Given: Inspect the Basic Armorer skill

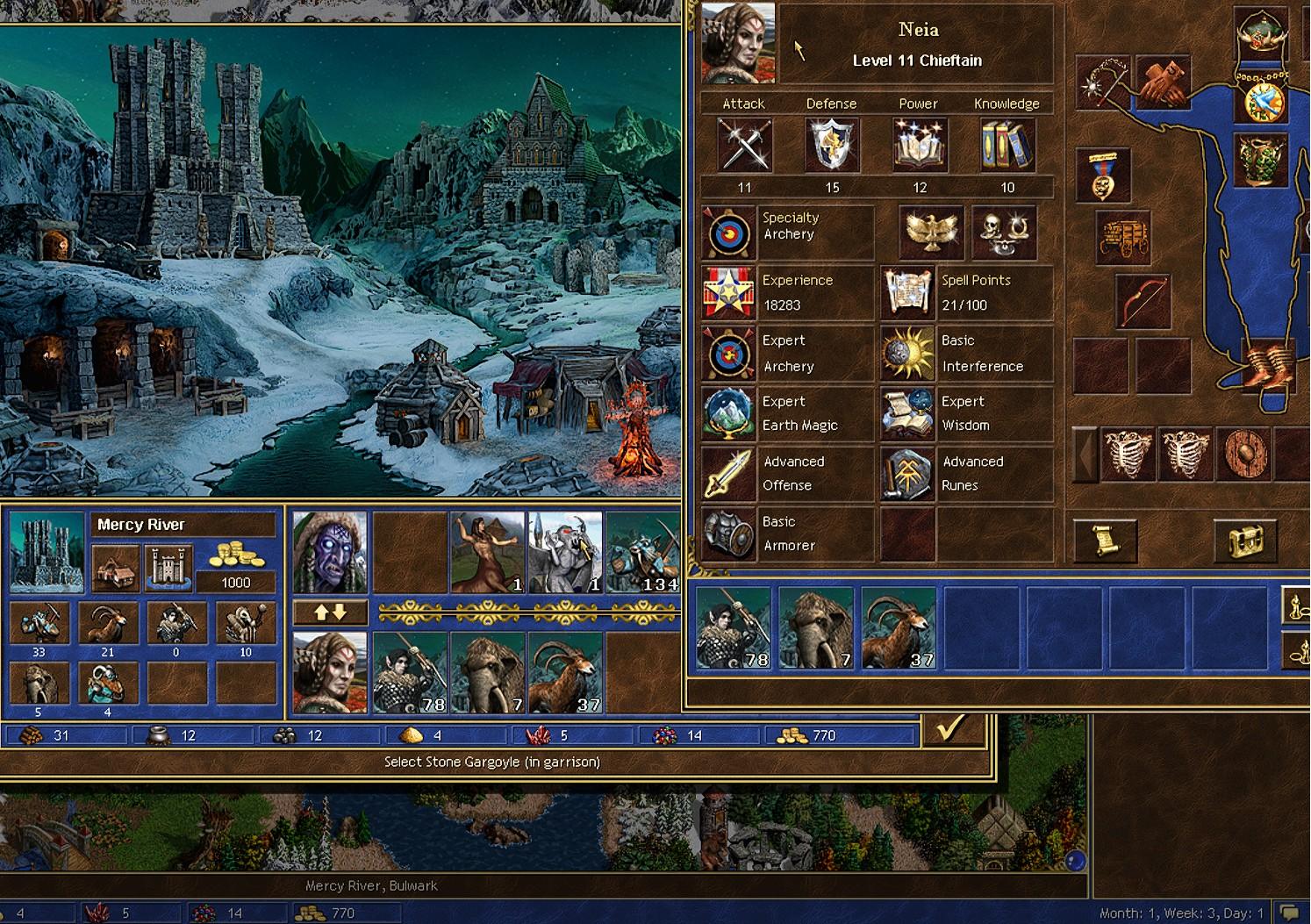Looking at the screenshot, I should [728, 534].
